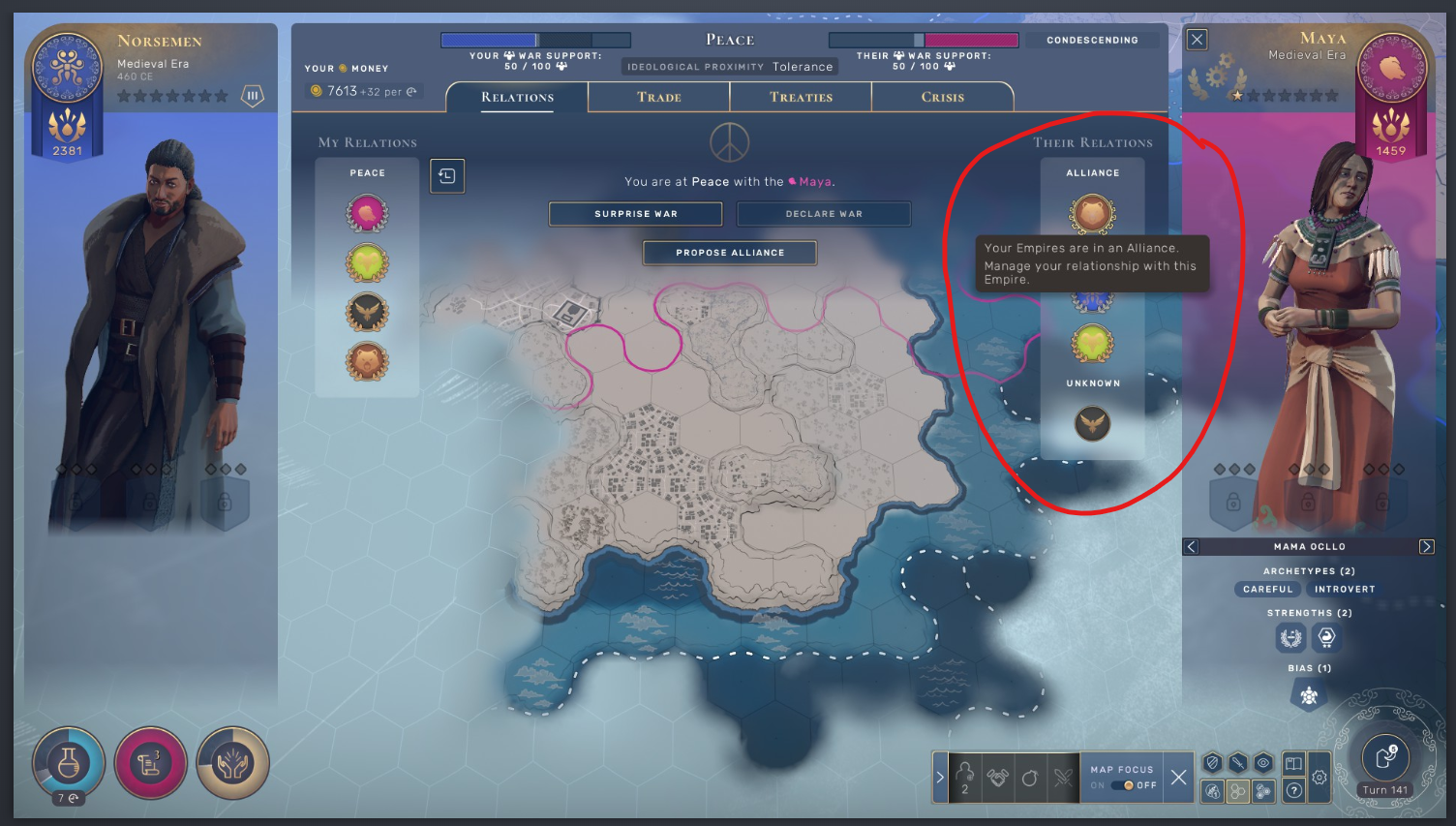This screenshot has width=1456, height=826.
Task: Propose Alliance with the Maya
Action: (x=730, y=253)
